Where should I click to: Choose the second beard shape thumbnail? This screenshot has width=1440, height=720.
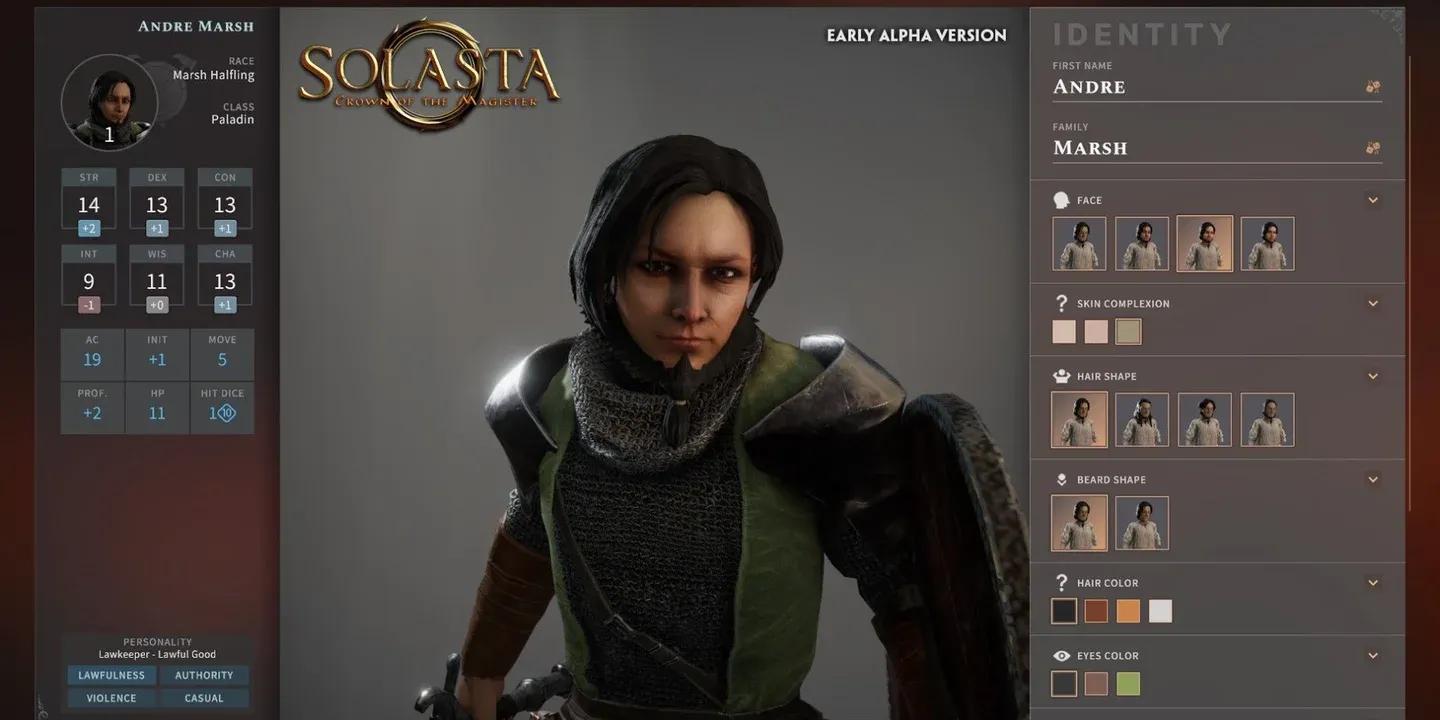[x=1142, y=523]
